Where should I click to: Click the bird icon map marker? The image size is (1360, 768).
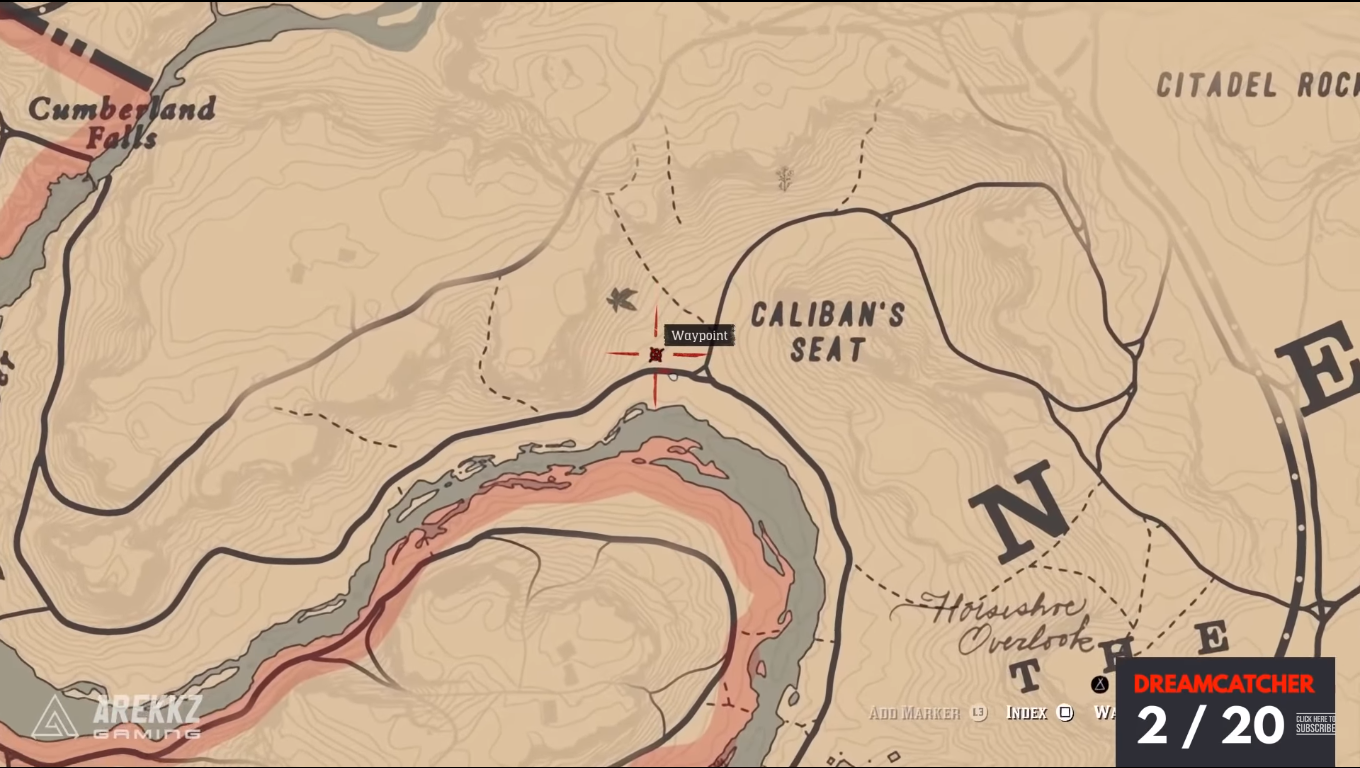point(622,298)
